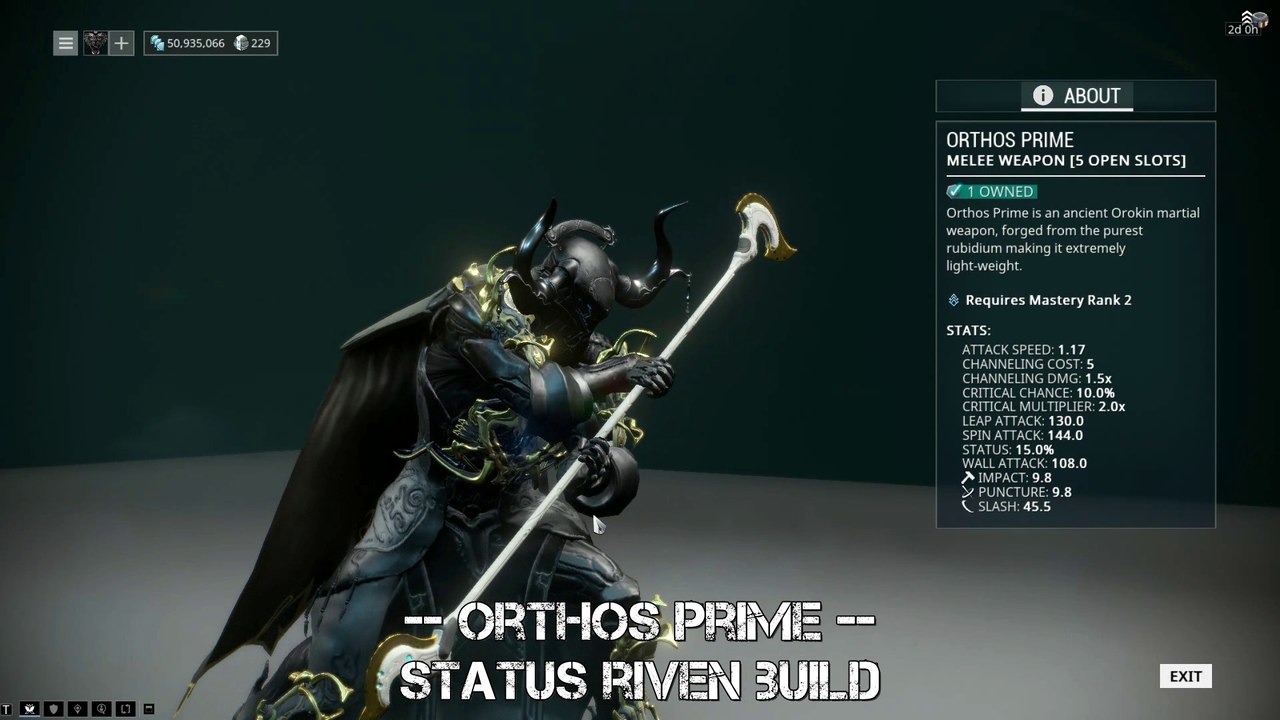
Task: Switch to the shield icon chat tab
Action: click(54, 709)
